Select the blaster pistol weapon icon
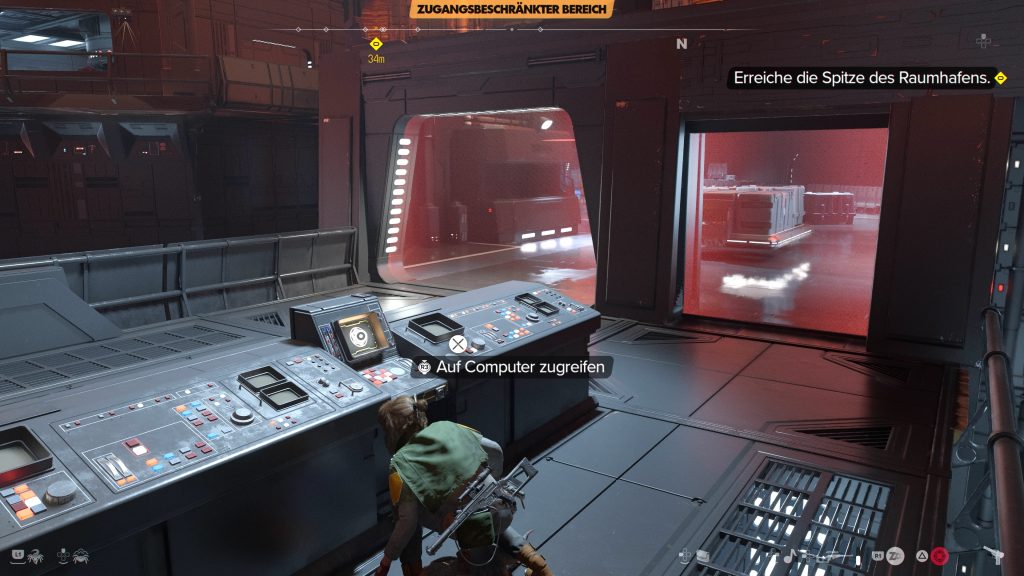The width and height of the screenshot is (1024, 576). click(x=995, y=555)
